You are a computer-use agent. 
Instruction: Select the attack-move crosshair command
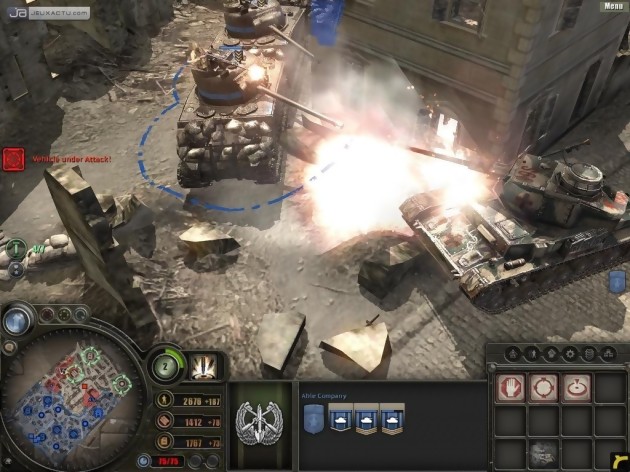tap(543, 387)
